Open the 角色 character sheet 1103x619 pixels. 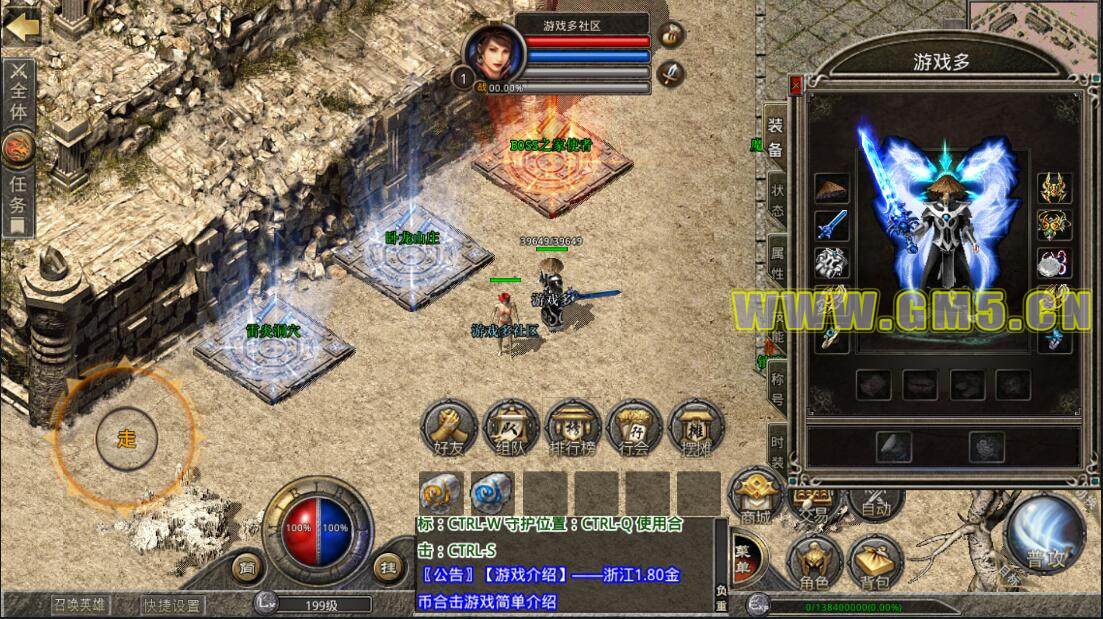pos(813,562)
